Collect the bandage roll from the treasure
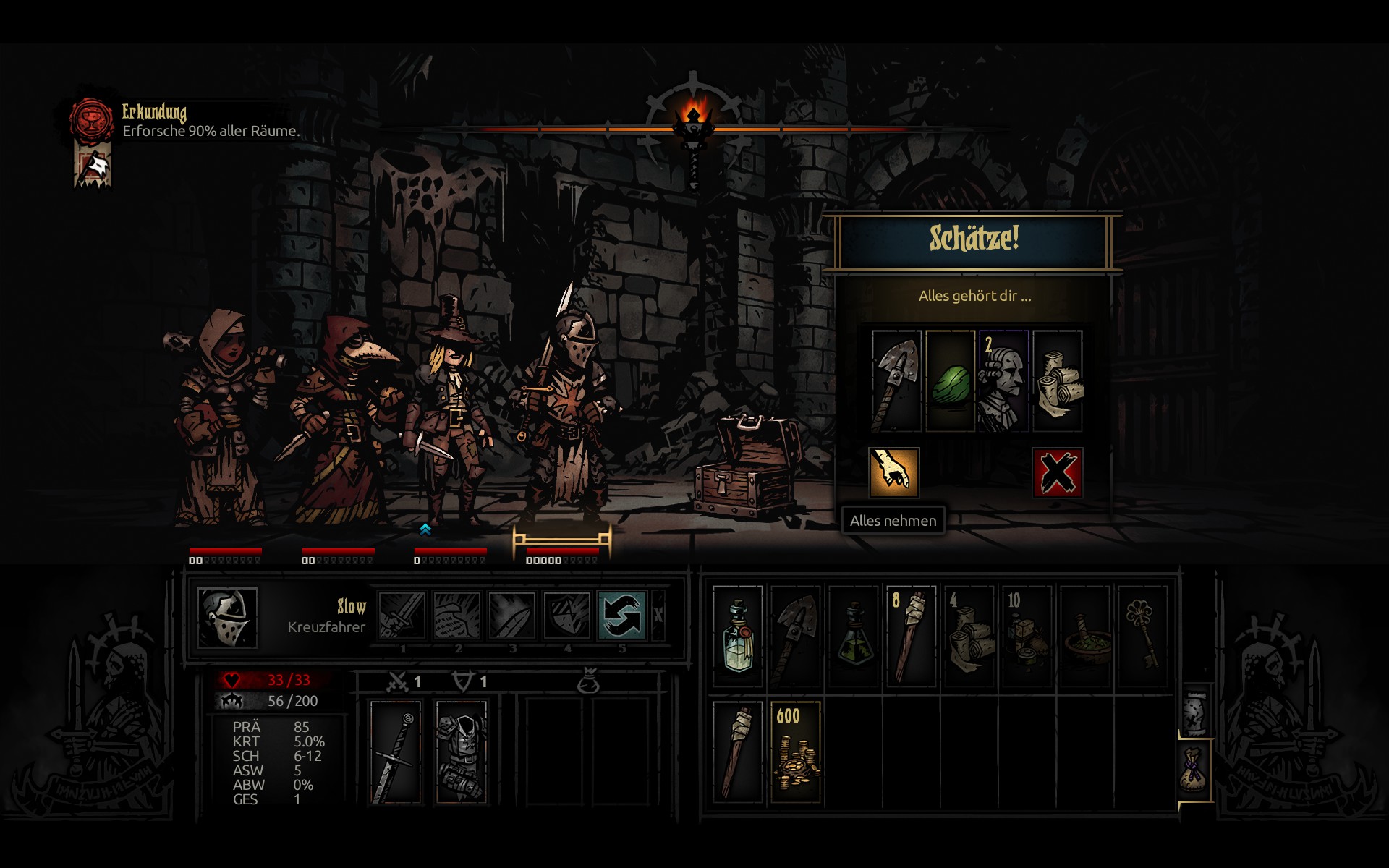The height and width of the screenshot is (868, 1389). tap(1058, 381)
